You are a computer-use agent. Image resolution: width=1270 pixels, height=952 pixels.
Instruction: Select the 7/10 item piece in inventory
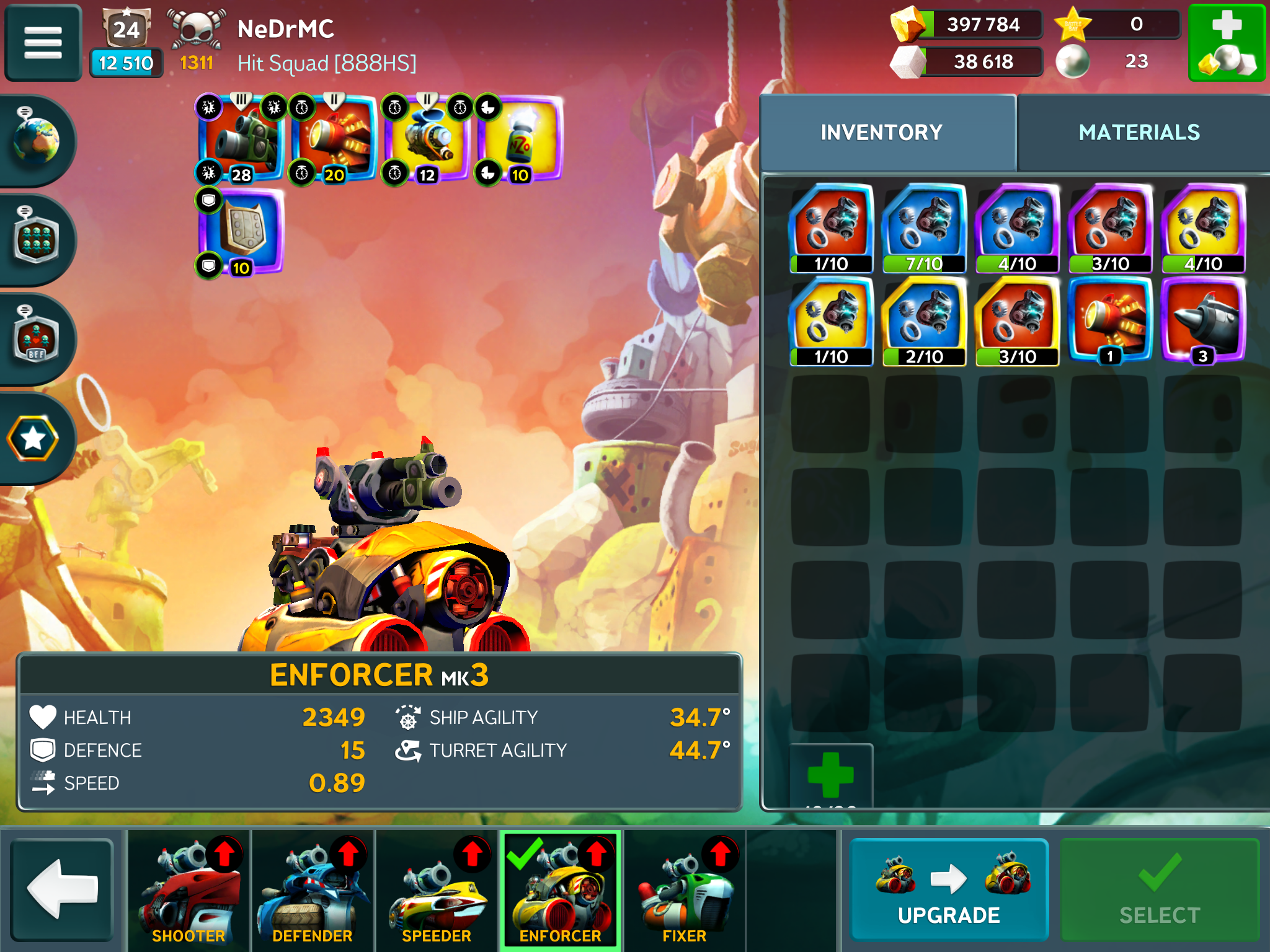(x=924, y=228)
